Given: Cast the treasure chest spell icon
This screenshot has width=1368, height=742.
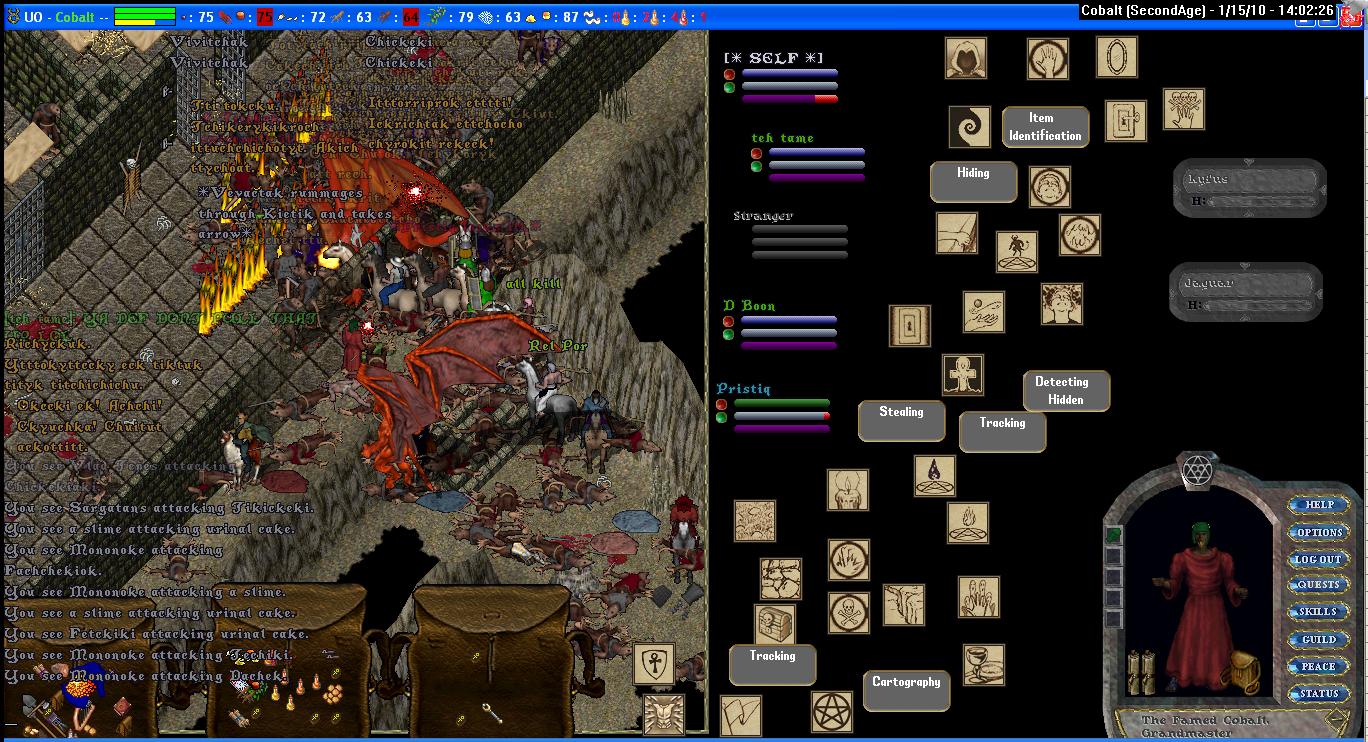Looking at the screenshot, I should click(x=775, y=624).
